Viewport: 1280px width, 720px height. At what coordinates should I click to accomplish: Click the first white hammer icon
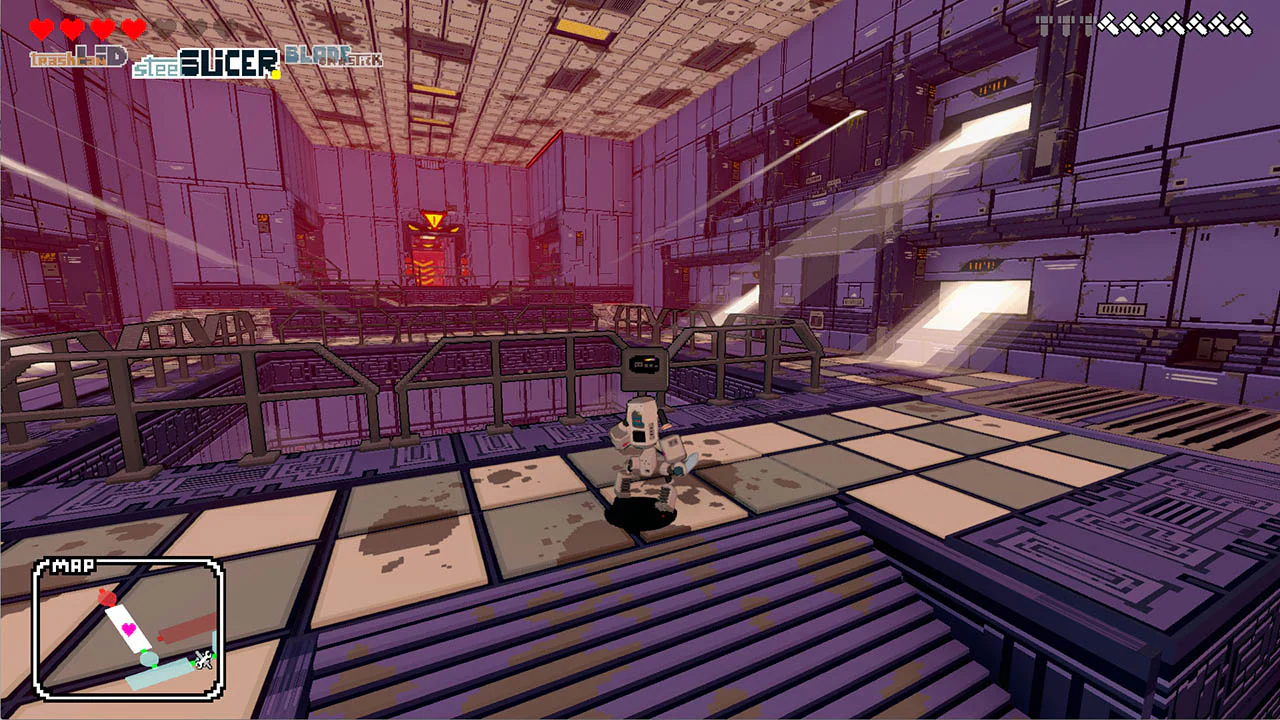tap(1110, 24)
